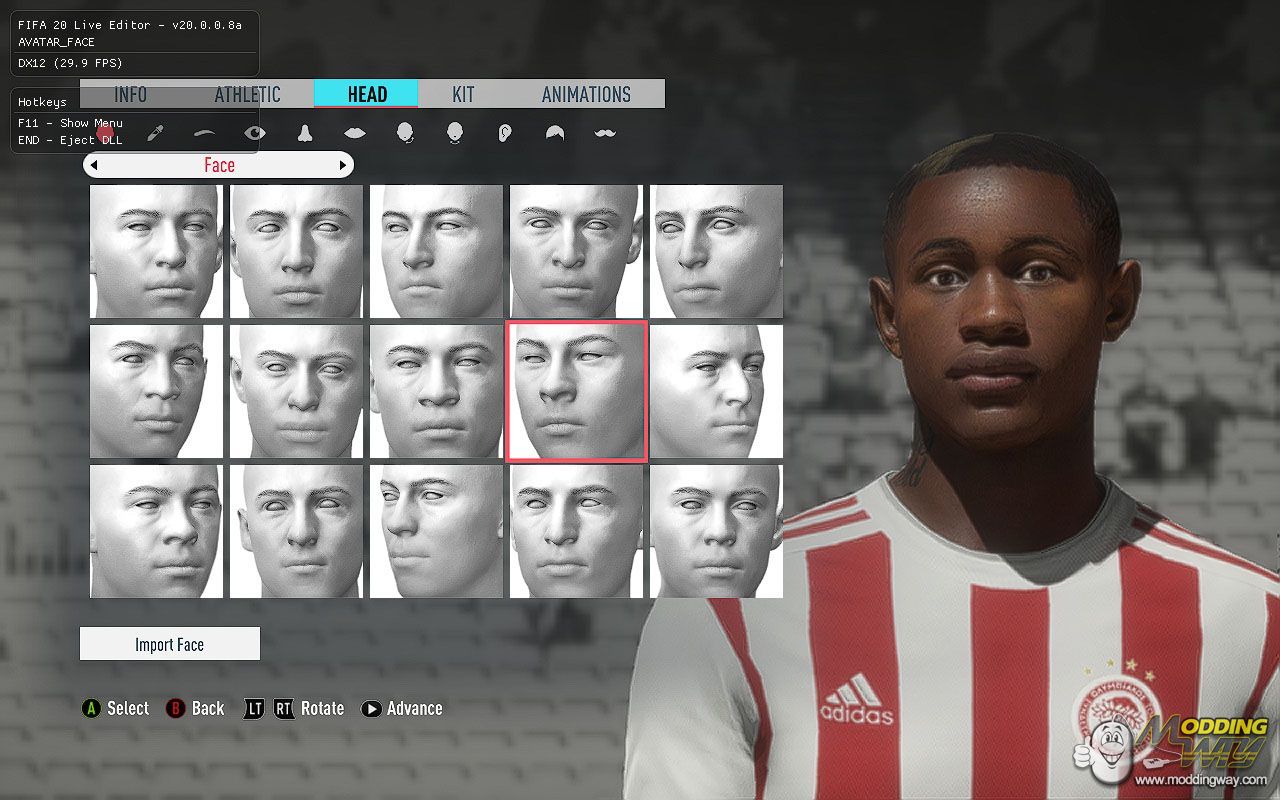Screen dimensions: 1280x800
Task: Open the ATHLETIC tab
Action: click(x=247, y=94)
